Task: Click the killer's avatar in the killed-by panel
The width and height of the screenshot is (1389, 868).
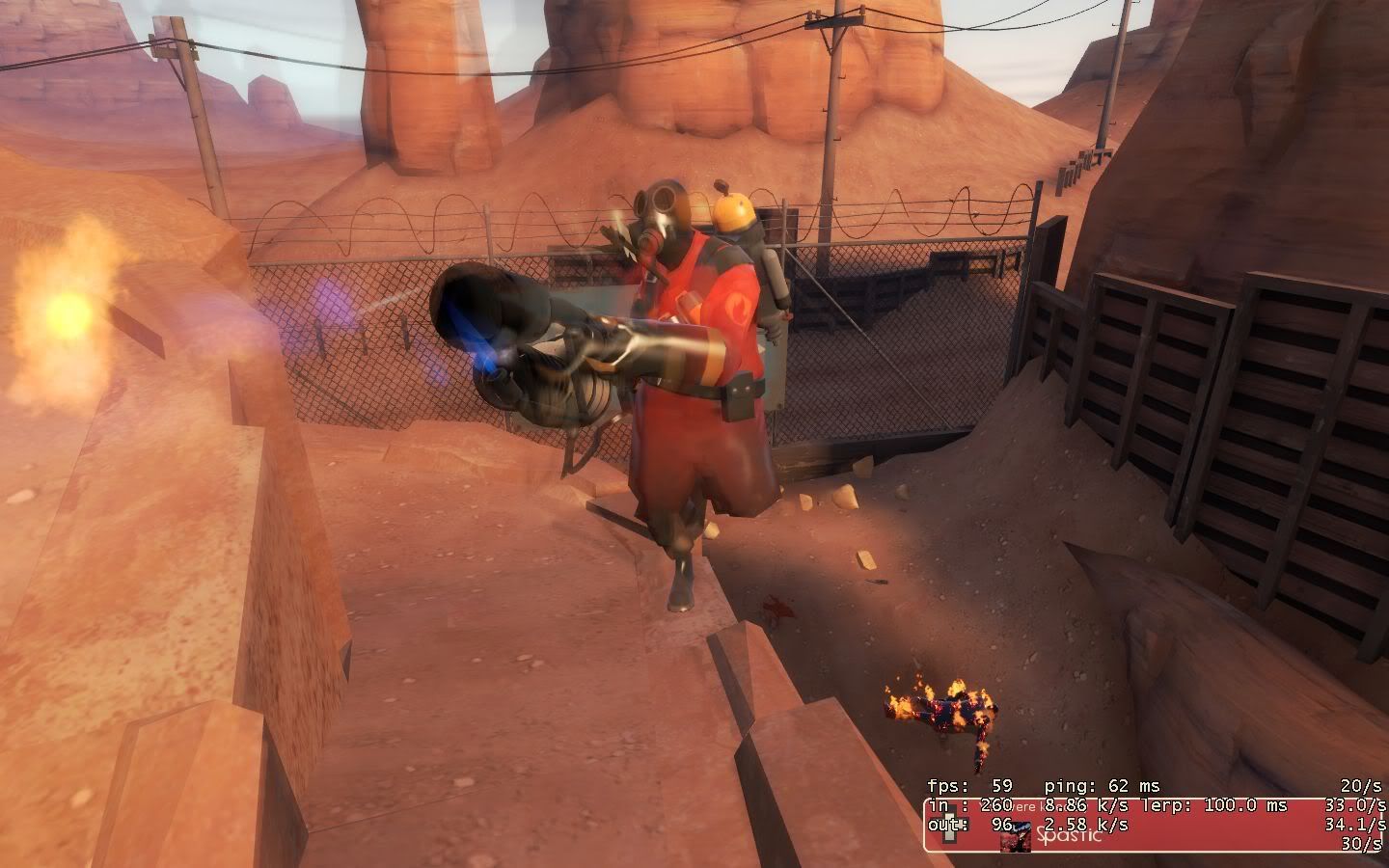Action: tap(1015, 838)
